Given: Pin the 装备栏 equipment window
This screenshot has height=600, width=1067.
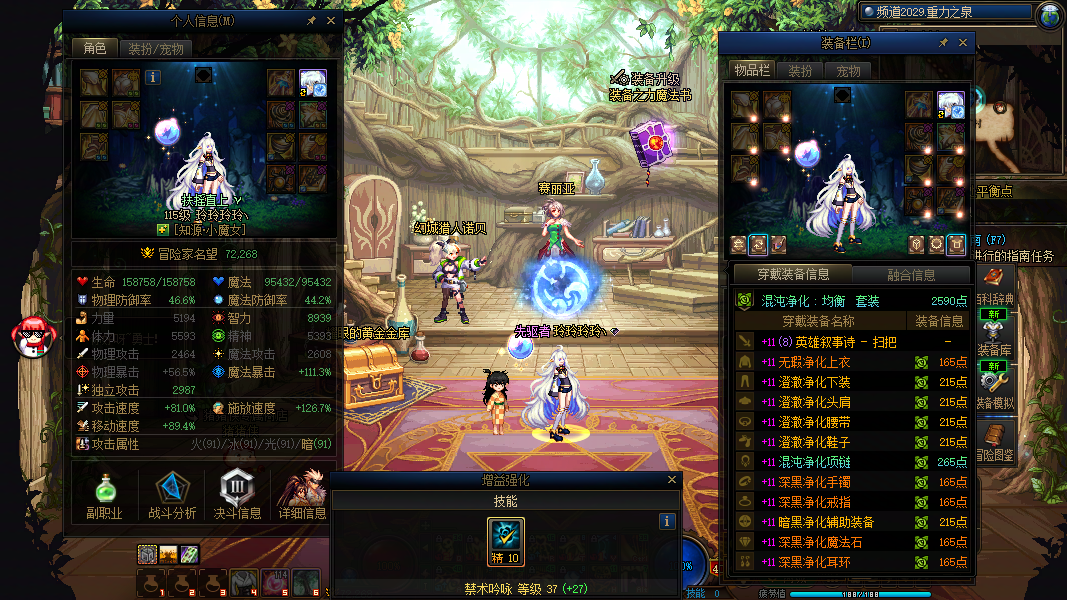Looking at the screenshot, I should pos(943,43).
